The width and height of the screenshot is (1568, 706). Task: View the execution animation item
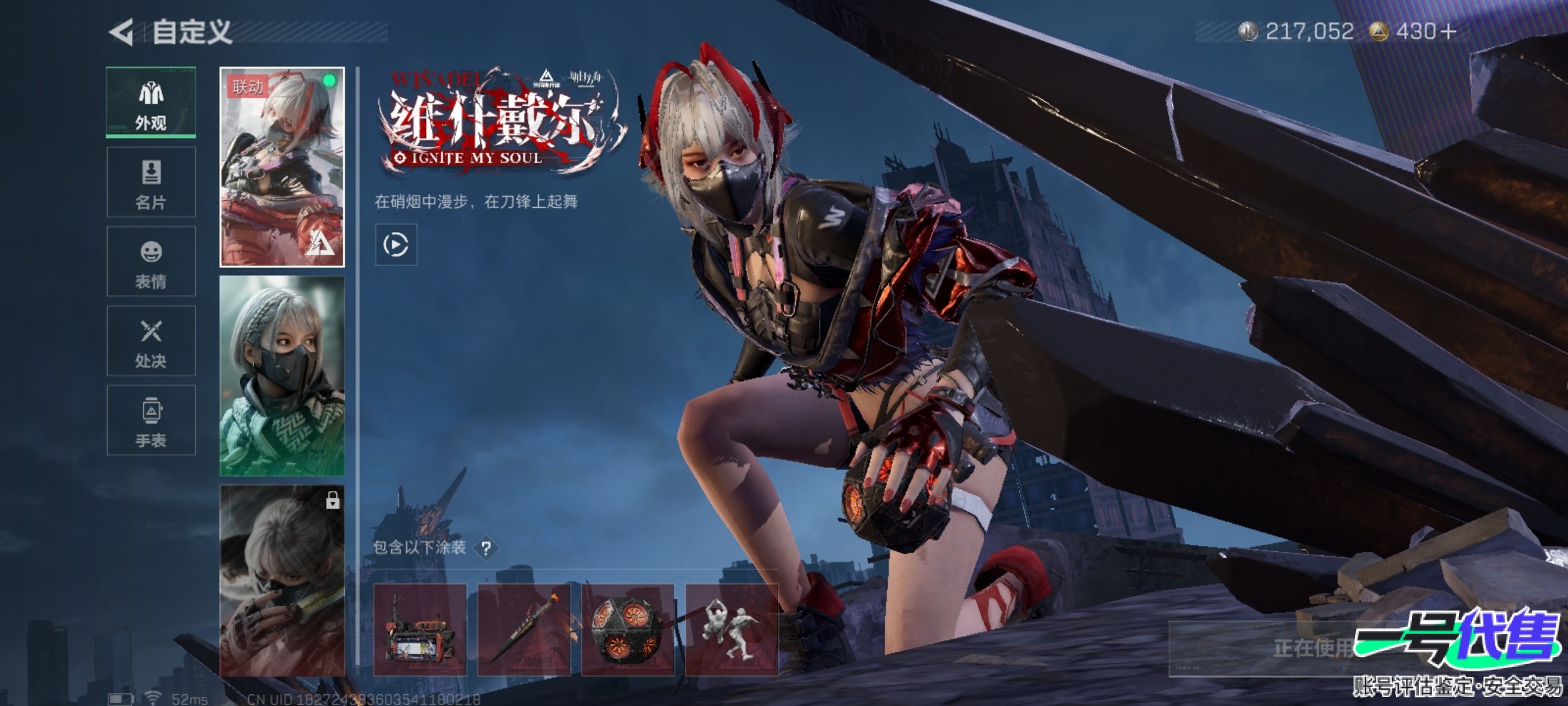pos(732,630)
